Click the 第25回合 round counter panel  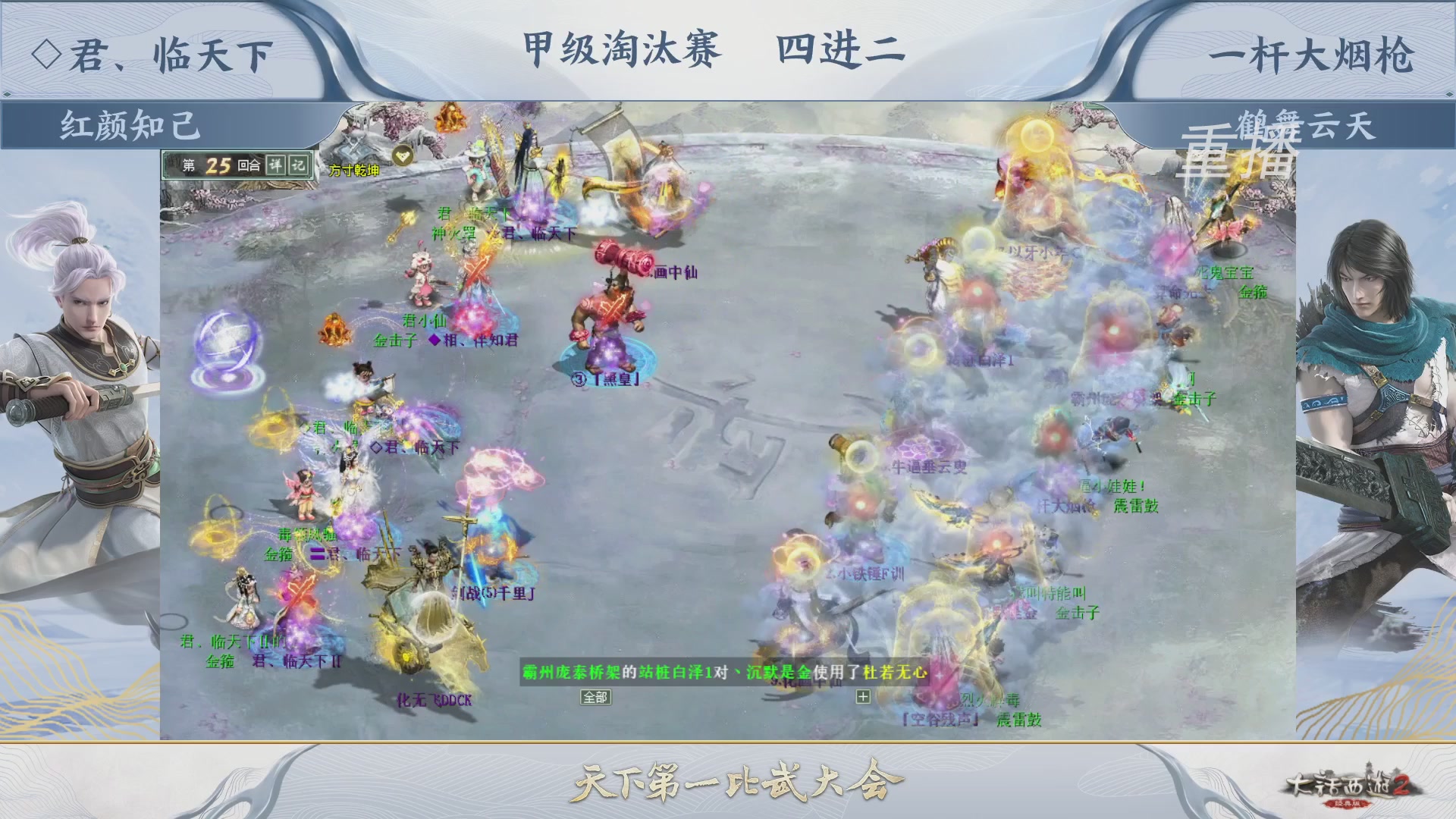tap(220, 164)
